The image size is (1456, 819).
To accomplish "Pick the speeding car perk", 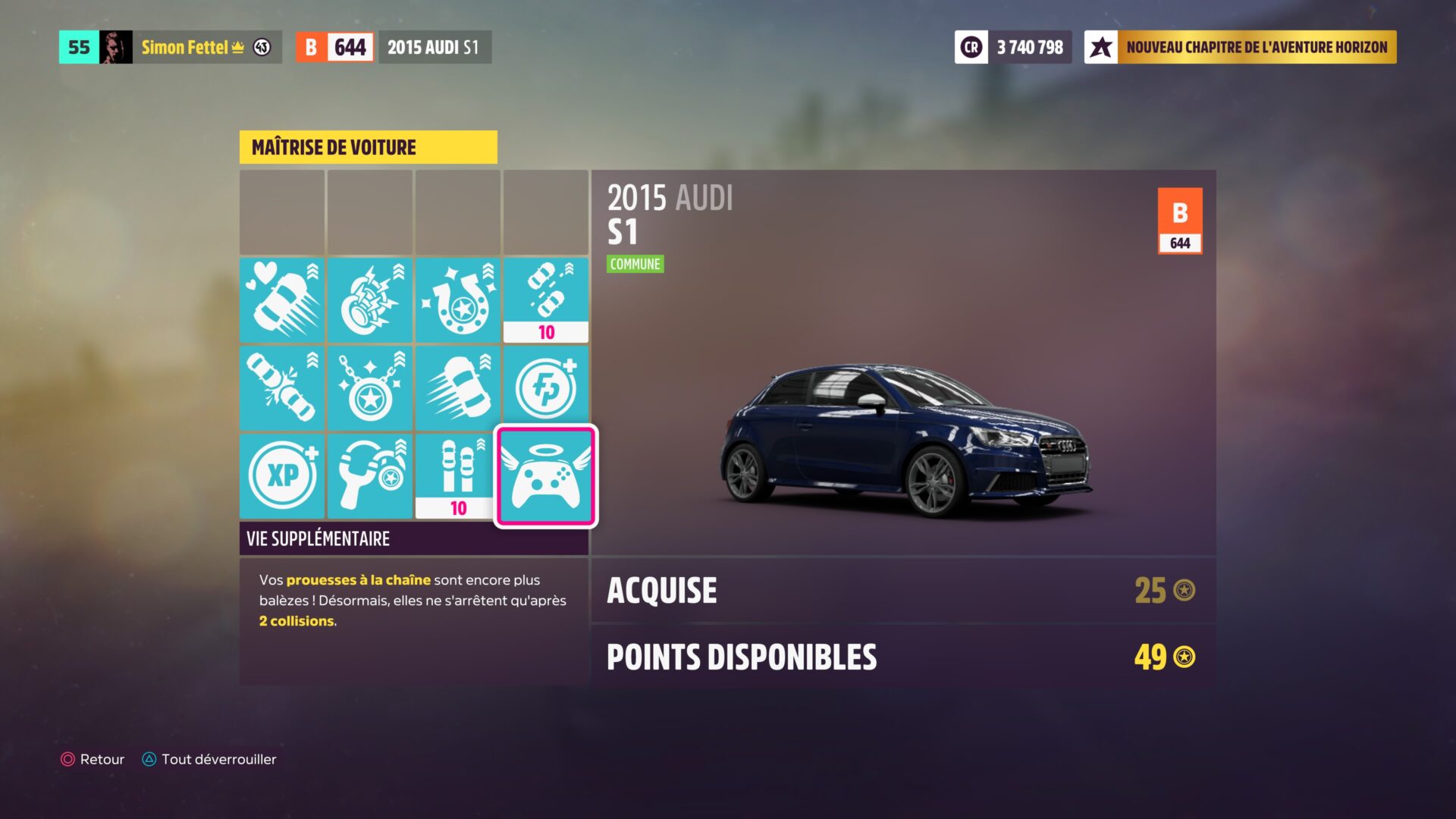I will click(457, 388).
